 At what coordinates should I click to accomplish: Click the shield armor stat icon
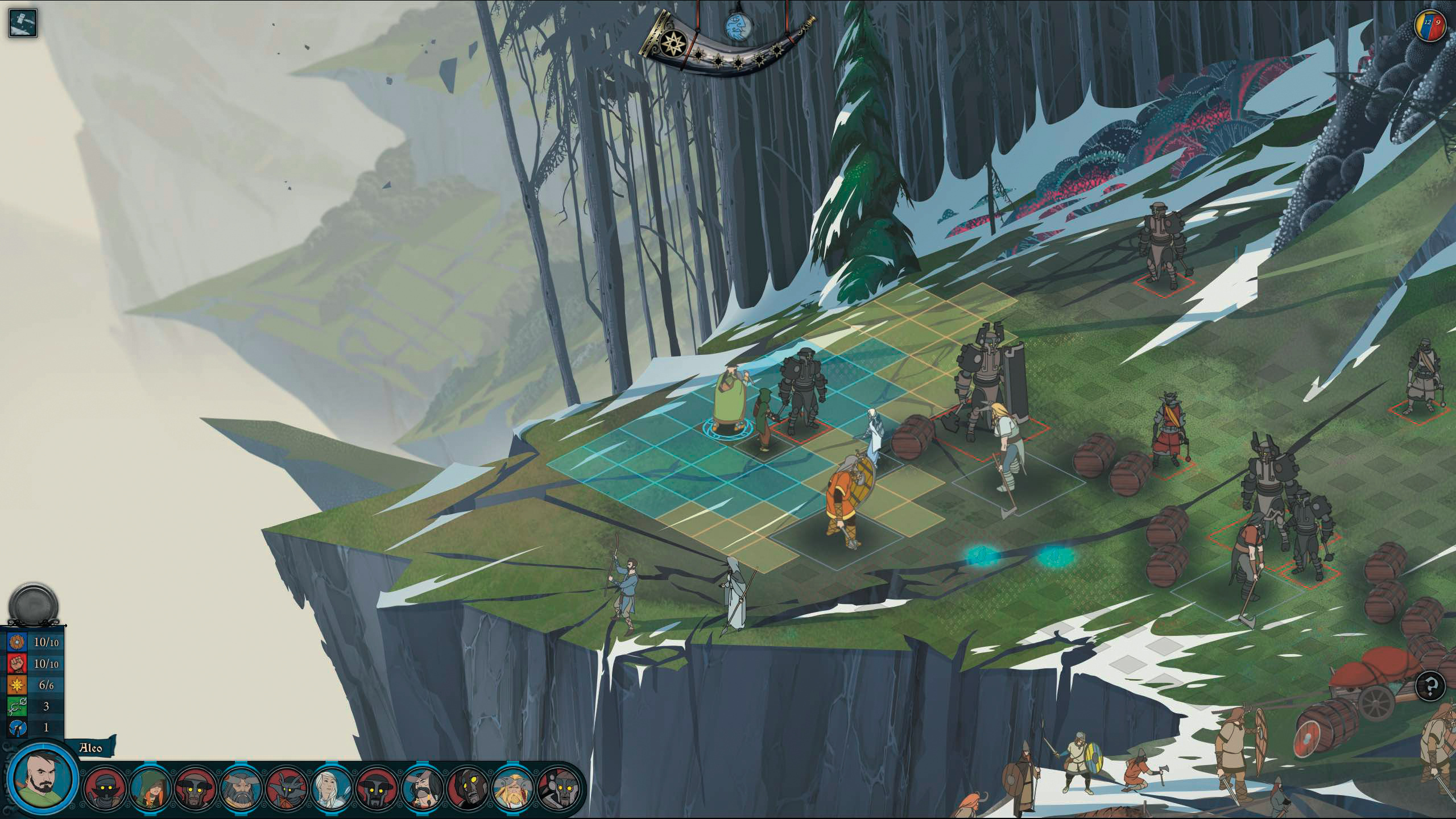click(18, 642)
